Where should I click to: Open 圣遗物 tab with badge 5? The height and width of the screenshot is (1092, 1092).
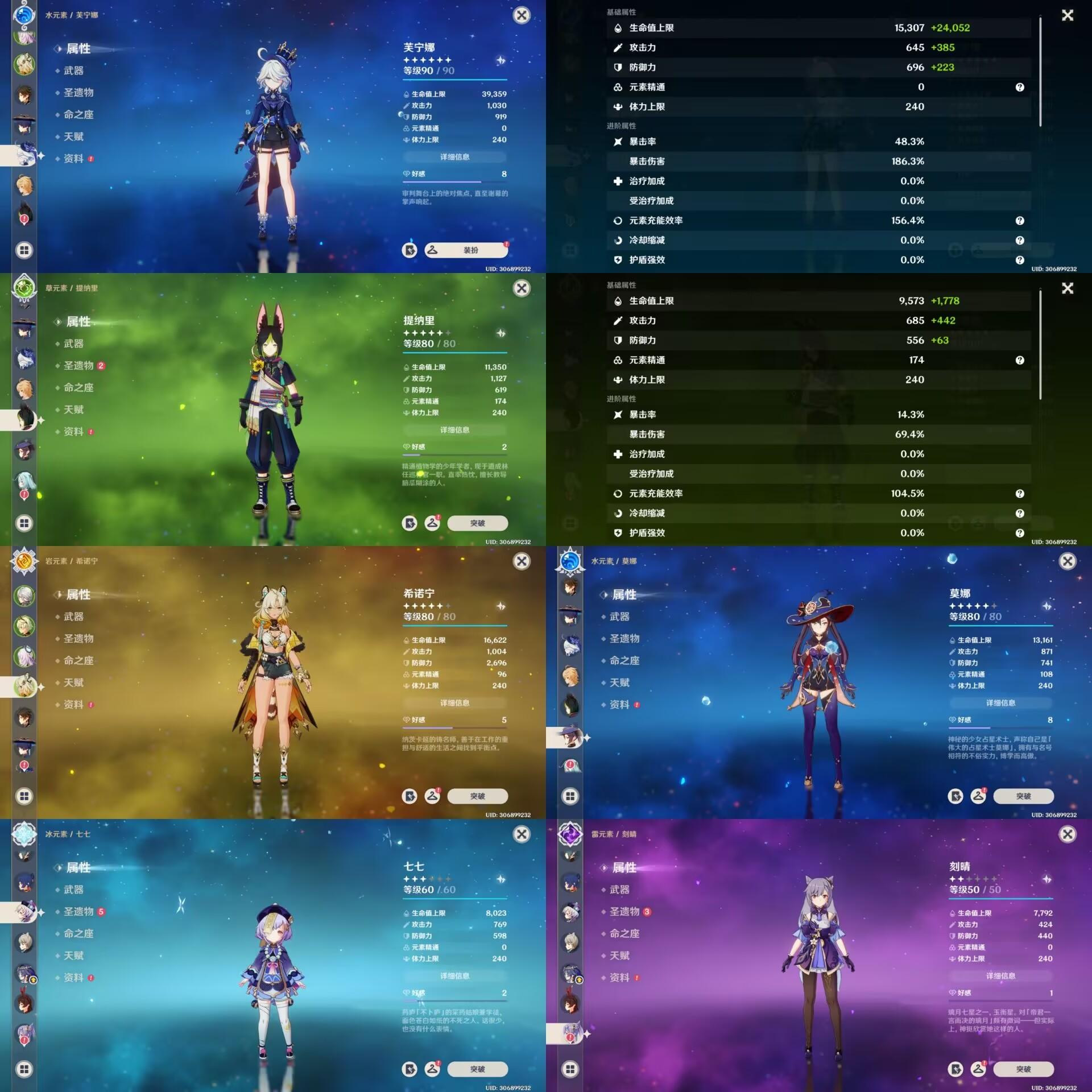pos(78,912)
